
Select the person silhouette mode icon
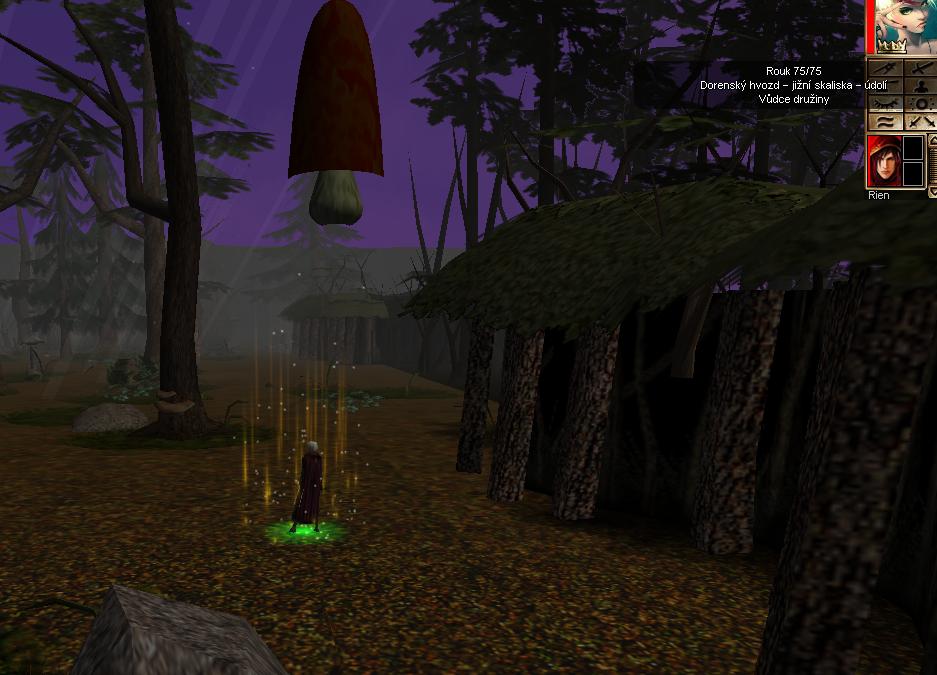[x=920, y=86]
